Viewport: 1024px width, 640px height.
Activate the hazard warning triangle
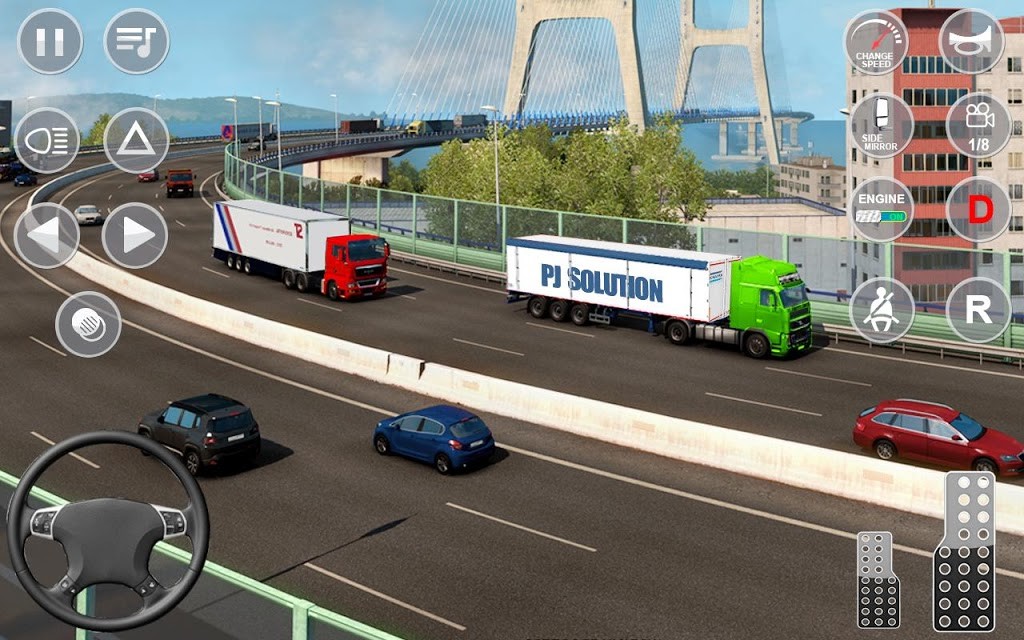(x=136, y=141)
